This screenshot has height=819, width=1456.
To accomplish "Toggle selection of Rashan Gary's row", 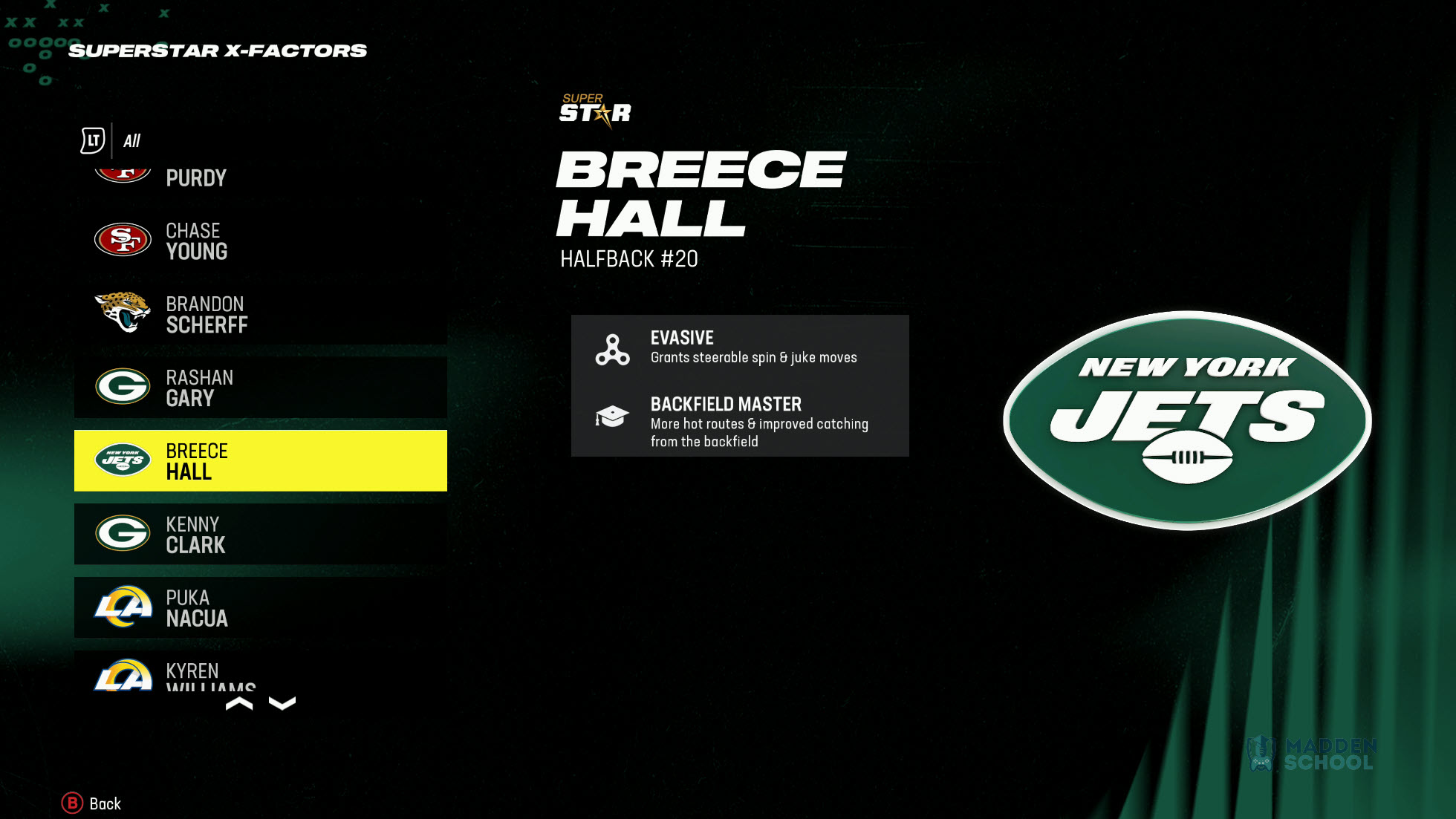I will pyautogui.click(x=260, y=387).
